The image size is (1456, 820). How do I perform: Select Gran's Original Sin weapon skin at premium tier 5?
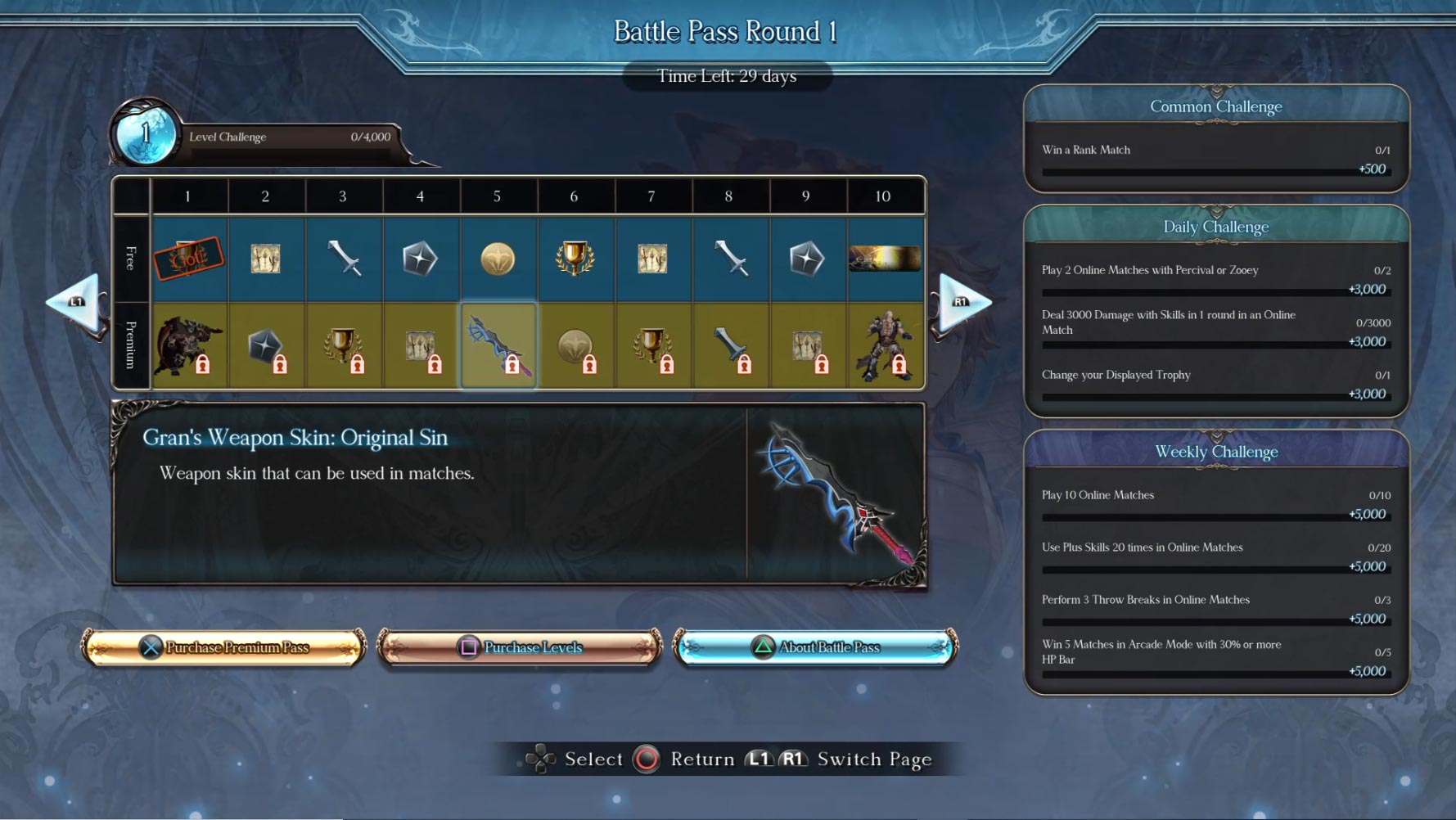click(x=498, y=345)
